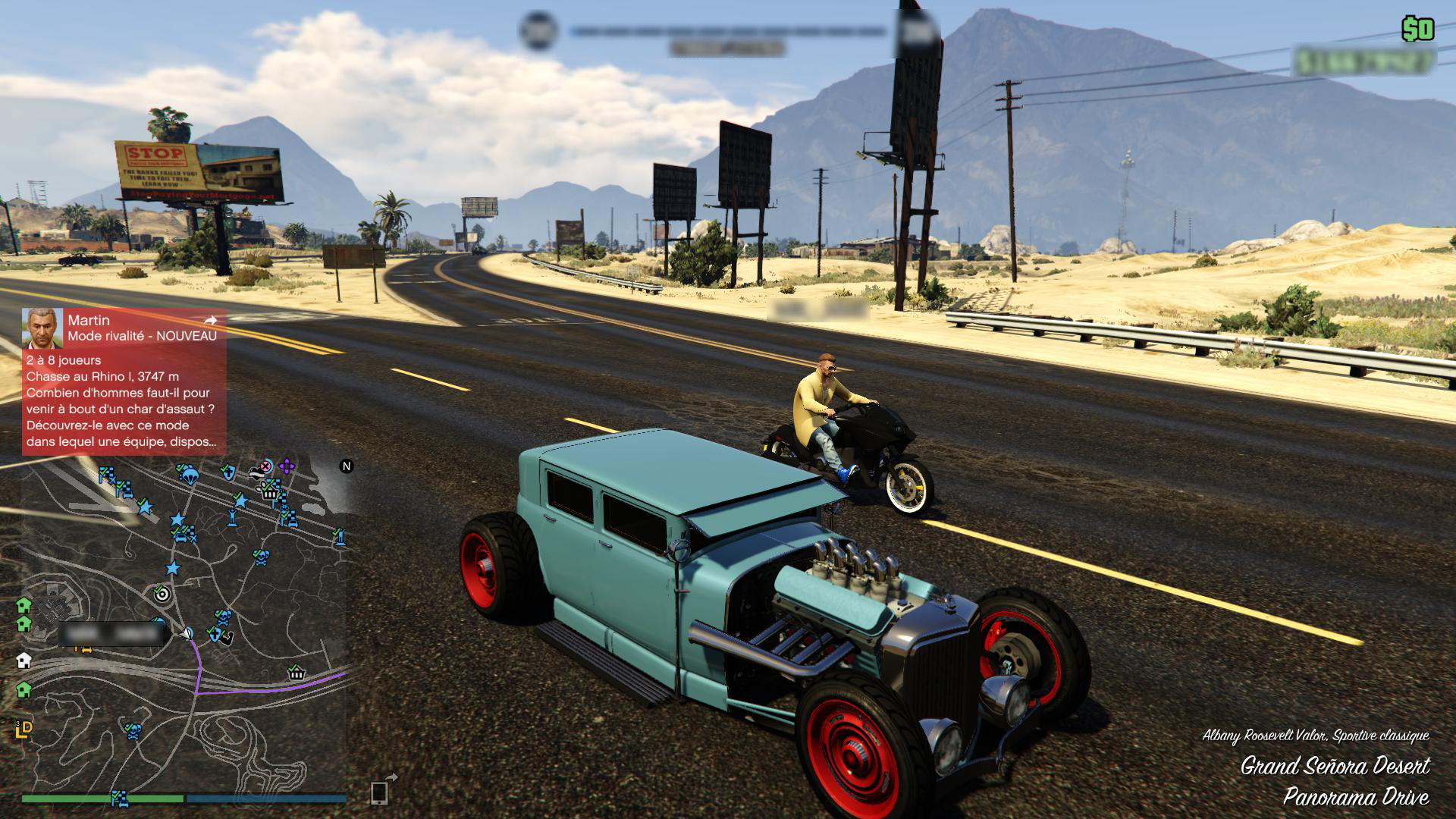Click Martin's portrait in the notification
1456x819 pixels.
click(42, 328)
